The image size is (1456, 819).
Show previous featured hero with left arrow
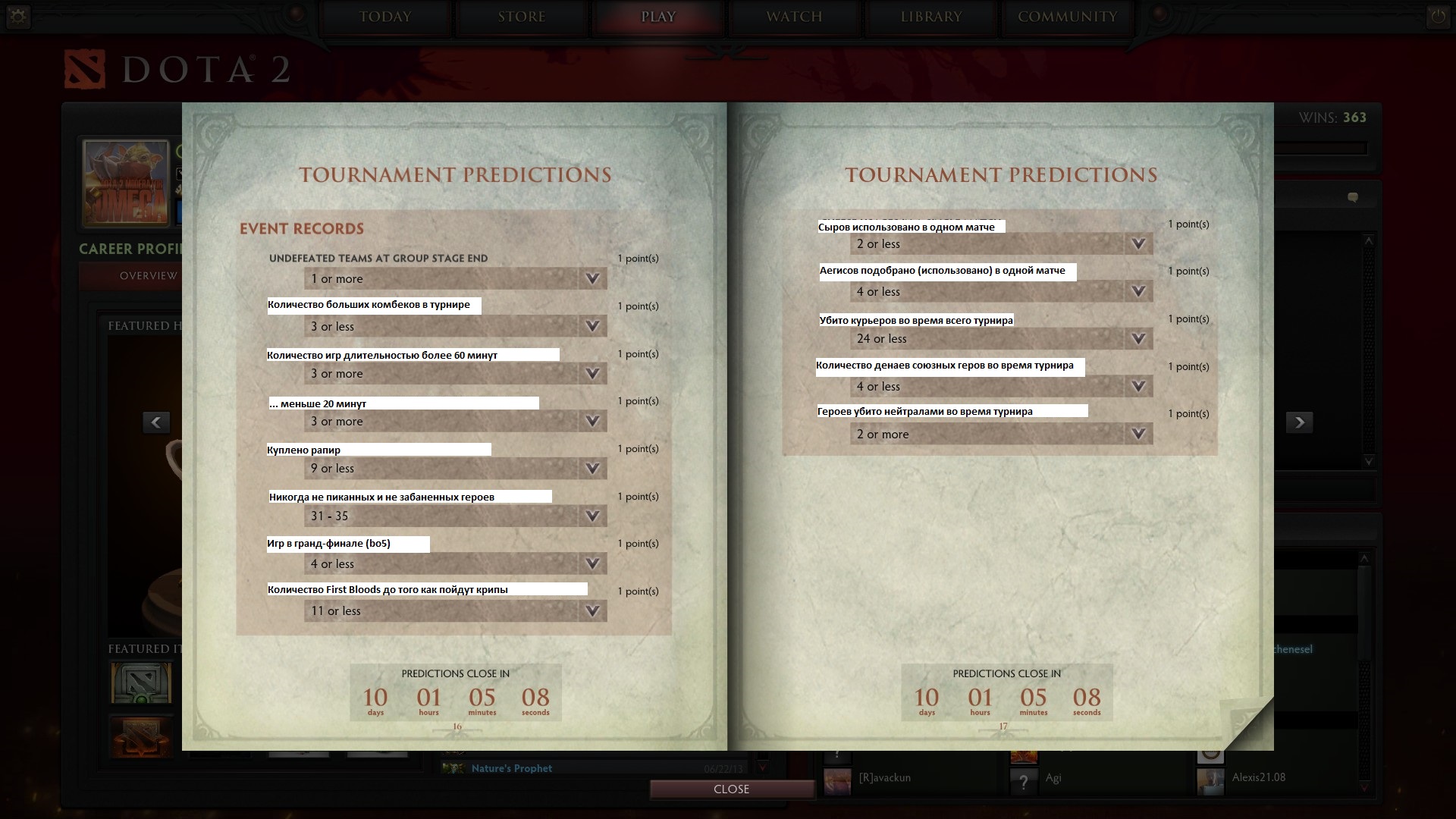pos(156,422)
